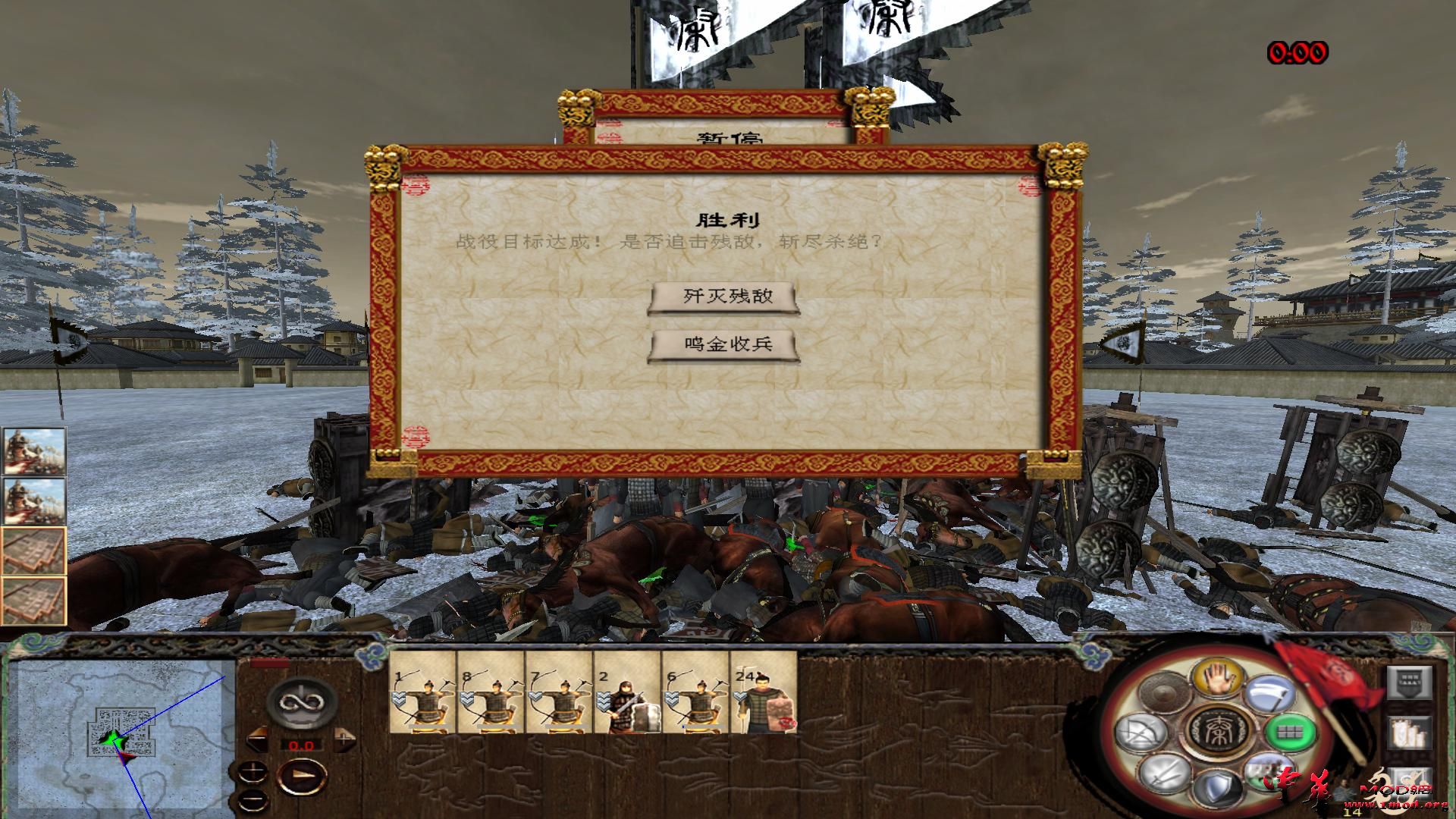Select the halt (hand) command icon
1456x819 pixels.
pyautogui.click(x=1219, y=679)
